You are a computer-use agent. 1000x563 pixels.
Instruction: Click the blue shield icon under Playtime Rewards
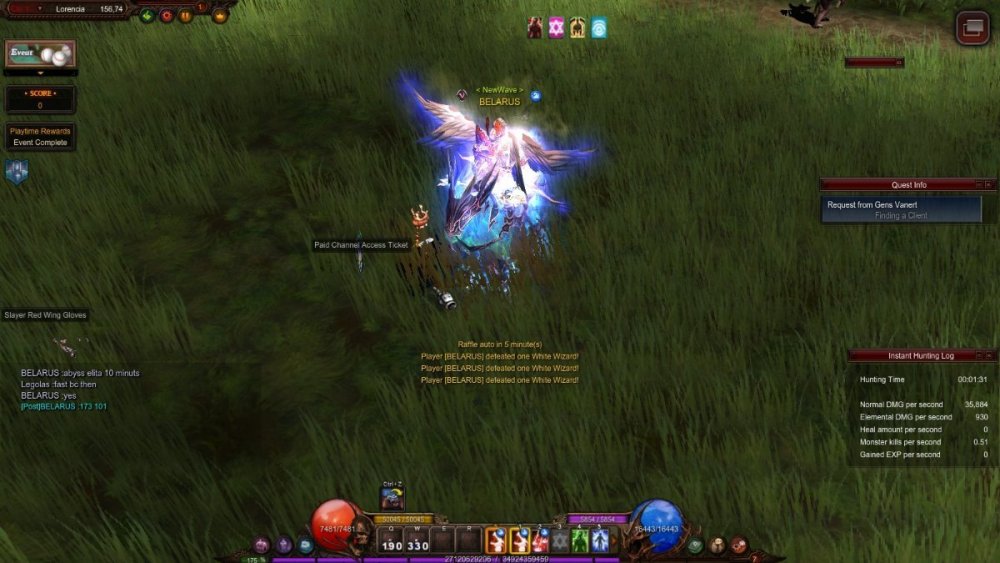click(17, 172)
